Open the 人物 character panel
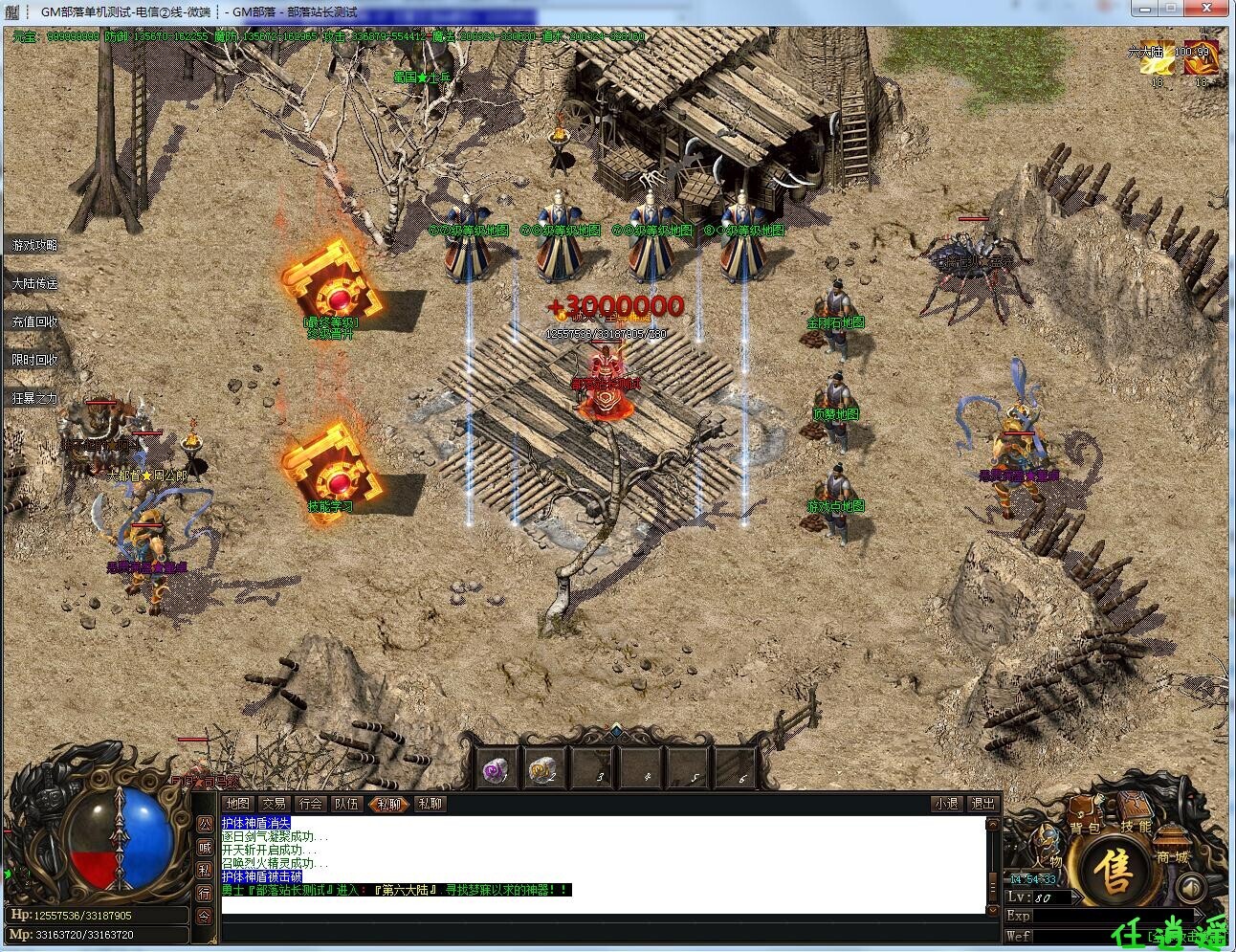The image size is (1236, 952). [x=1048, y=856]
